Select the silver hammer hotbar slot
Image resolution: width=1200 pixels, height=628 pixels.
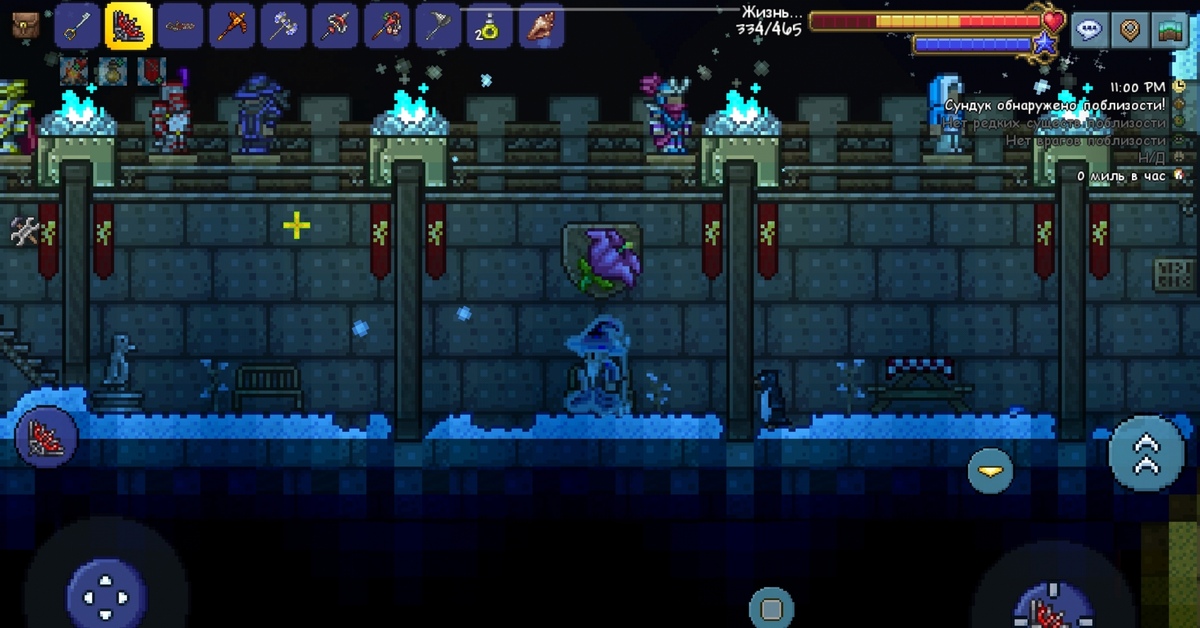click(284, 26)
